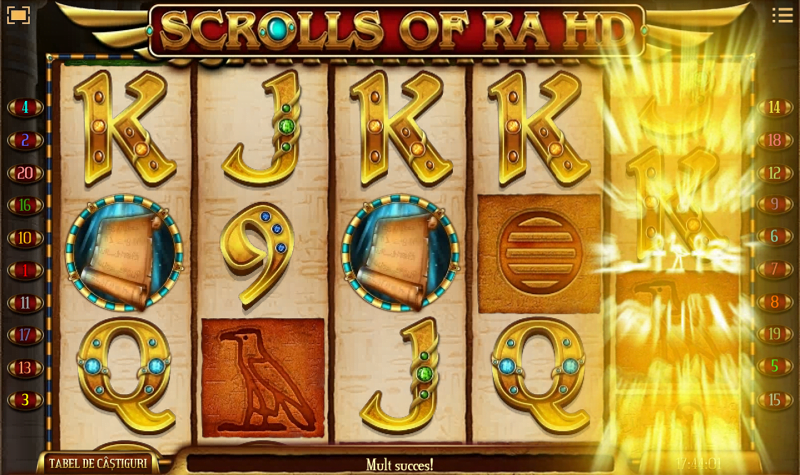This screenshot has height=475, width=800.
Task: Select payline 16 marker
Action: (24, 205)
